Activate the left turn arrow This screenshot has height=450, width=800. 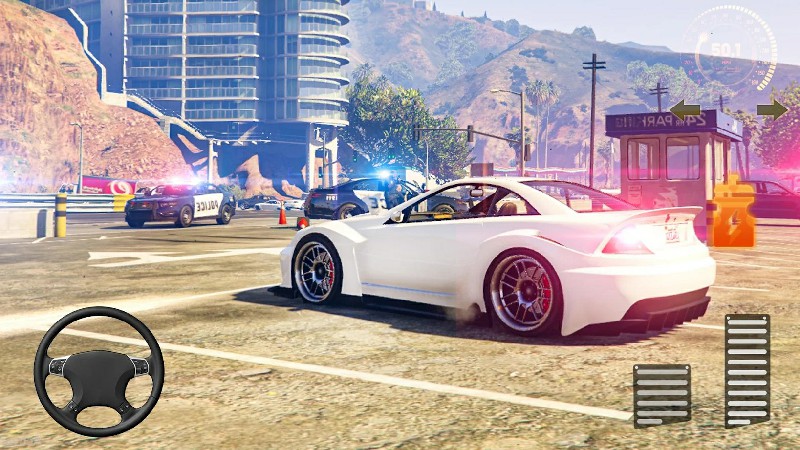point(684,110)
